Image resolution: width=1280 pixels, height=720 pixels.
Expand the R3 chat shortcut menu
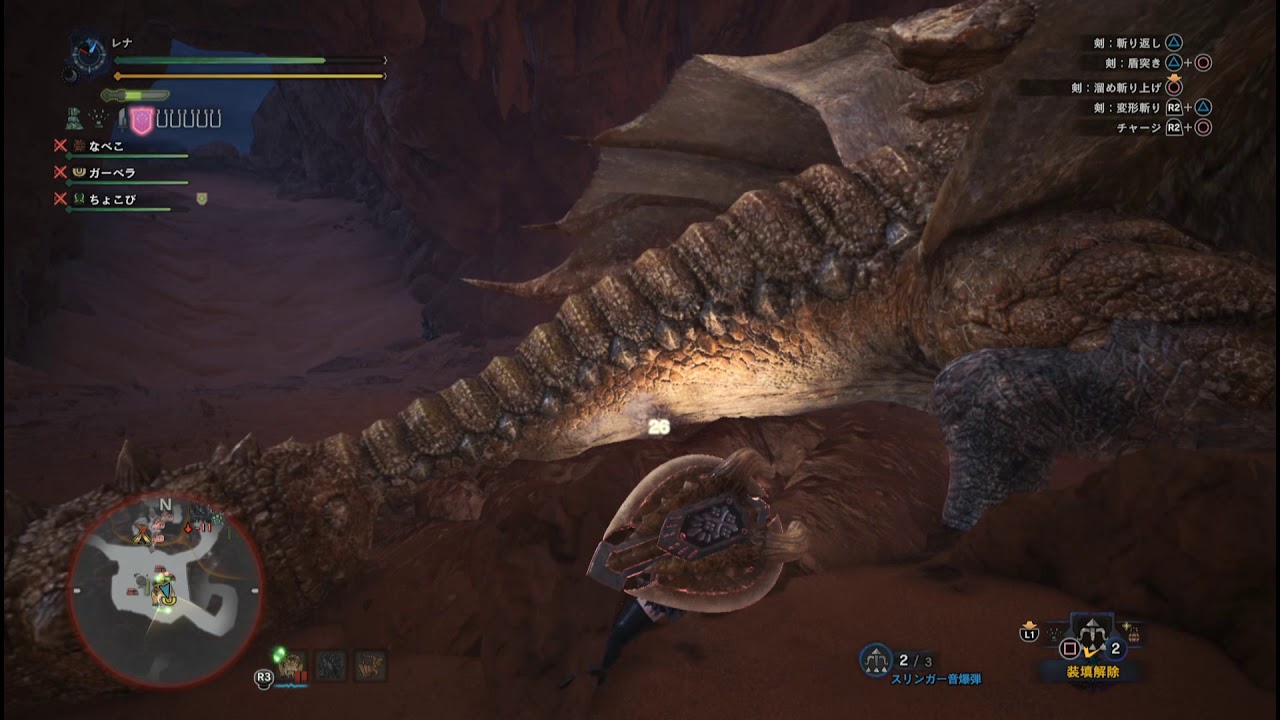pyautogui.click(x=265, y=676)
